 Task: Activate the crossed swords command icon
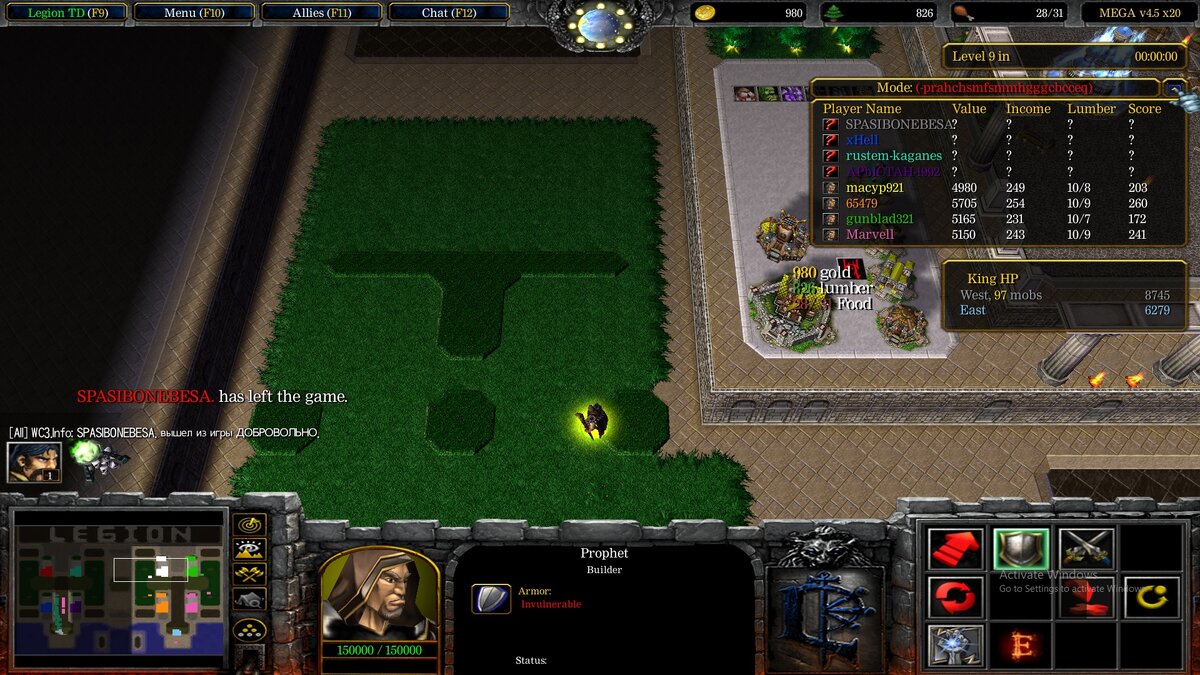(x=1086, y=548)
